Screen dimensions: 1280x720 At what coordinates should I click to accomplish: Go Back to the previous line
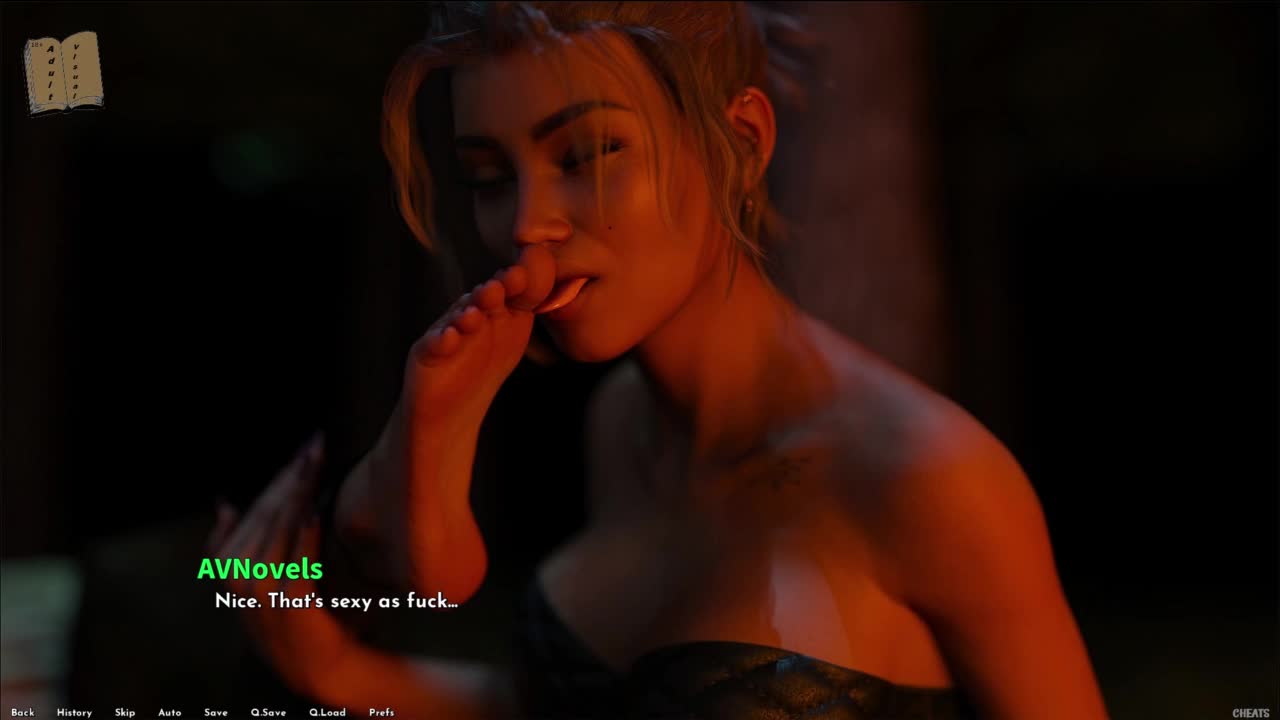pos(22,712)
